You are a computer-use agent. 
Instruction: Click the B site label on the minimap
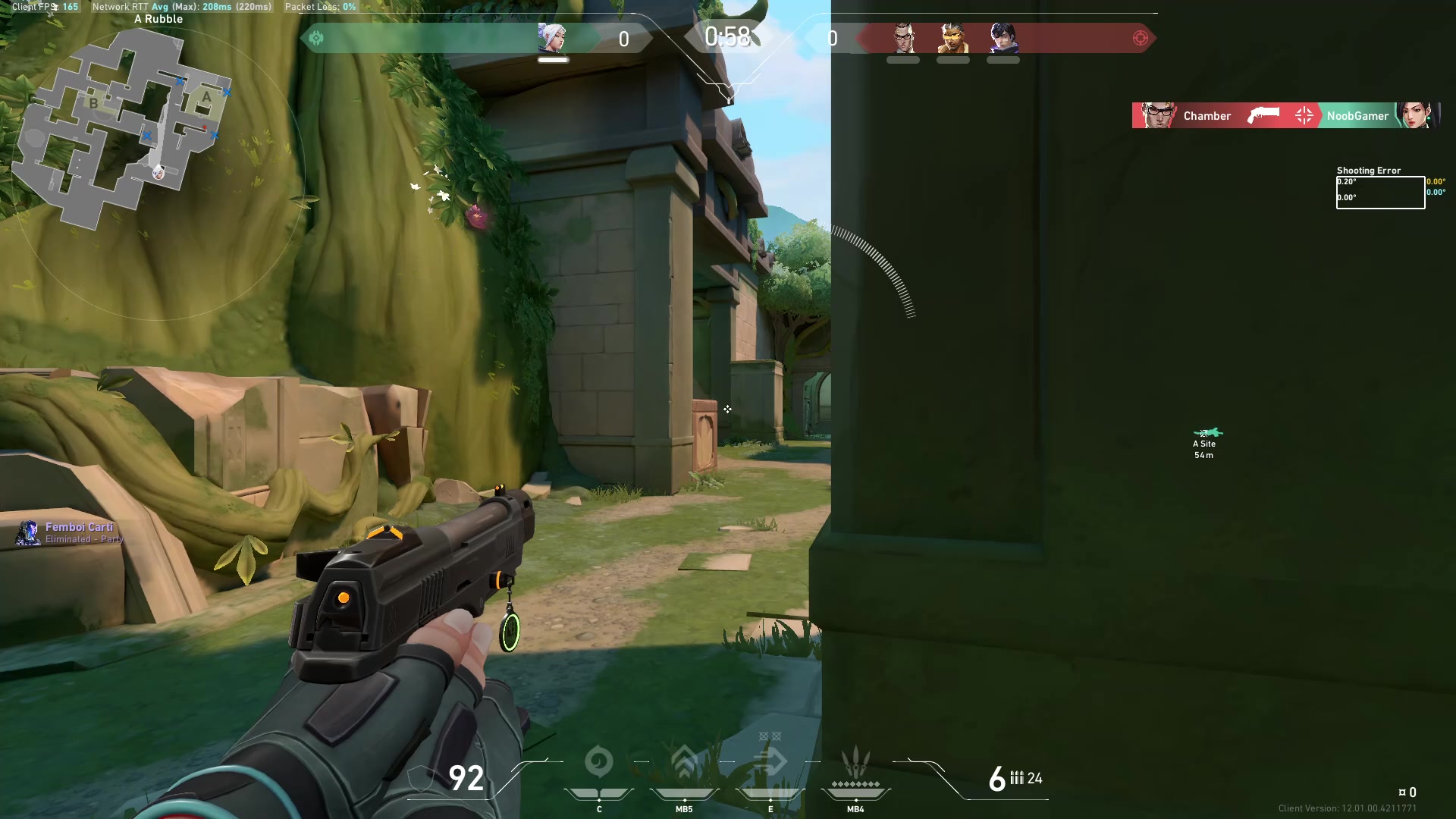coord(93,103)
